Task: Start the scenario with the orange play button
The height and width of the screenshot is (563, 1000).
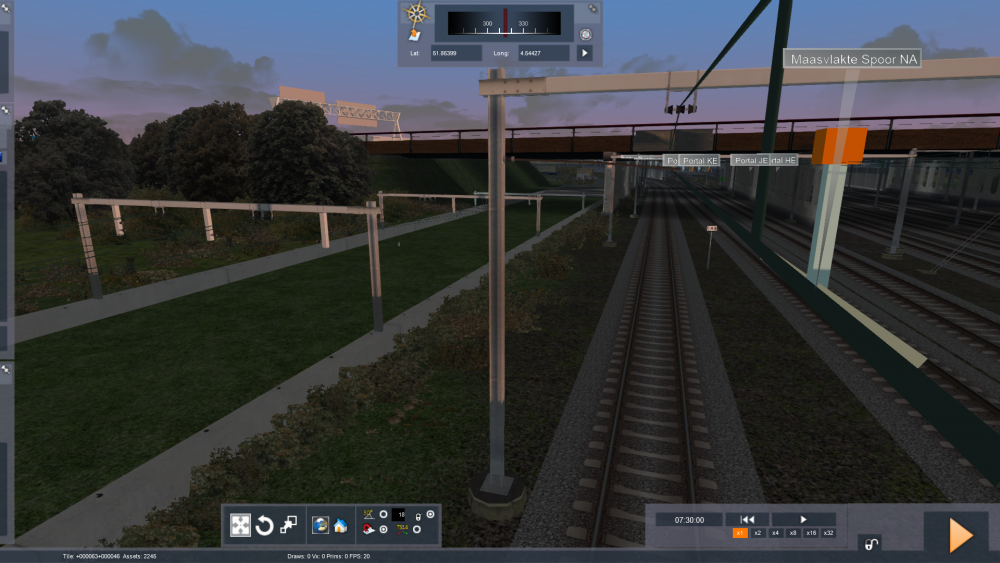Action: (x=959, y=535)
